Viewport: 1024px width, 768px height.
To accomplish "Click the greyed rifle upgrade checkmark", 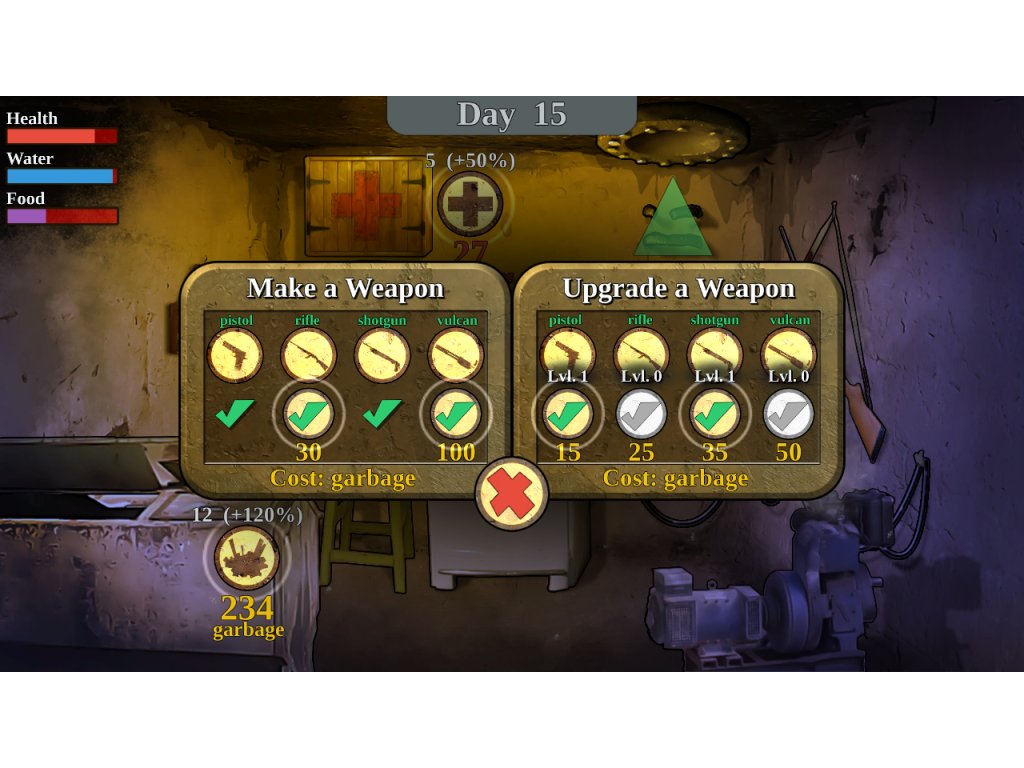I will [x=641, y=414].
